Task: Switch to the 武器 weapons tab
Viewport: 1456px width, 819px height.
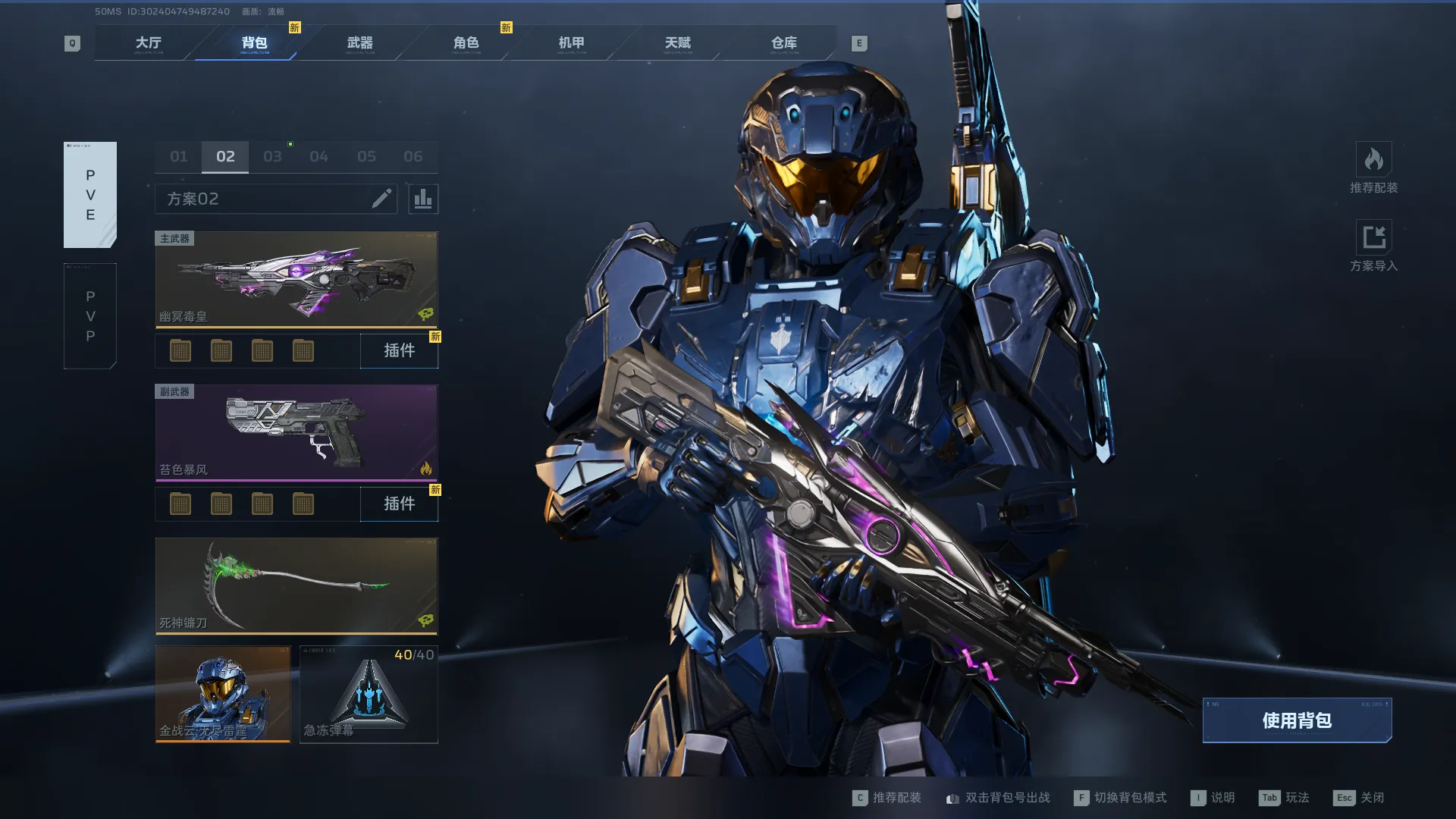Action: coord(359,43)
